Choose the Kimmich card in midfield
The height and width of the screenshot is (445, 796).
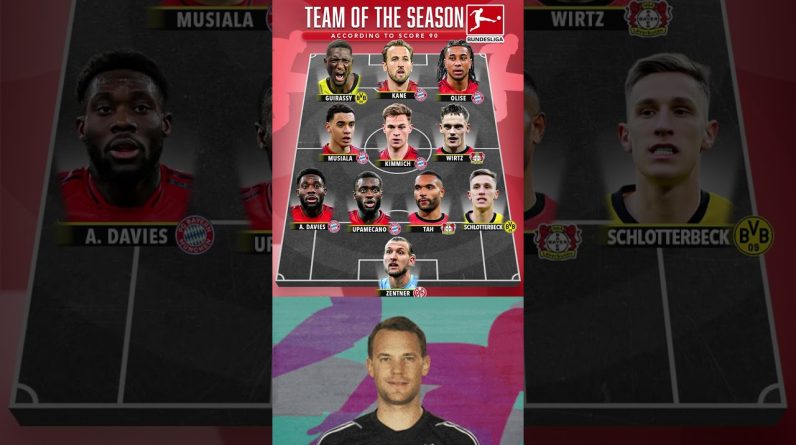pos(398,134)
